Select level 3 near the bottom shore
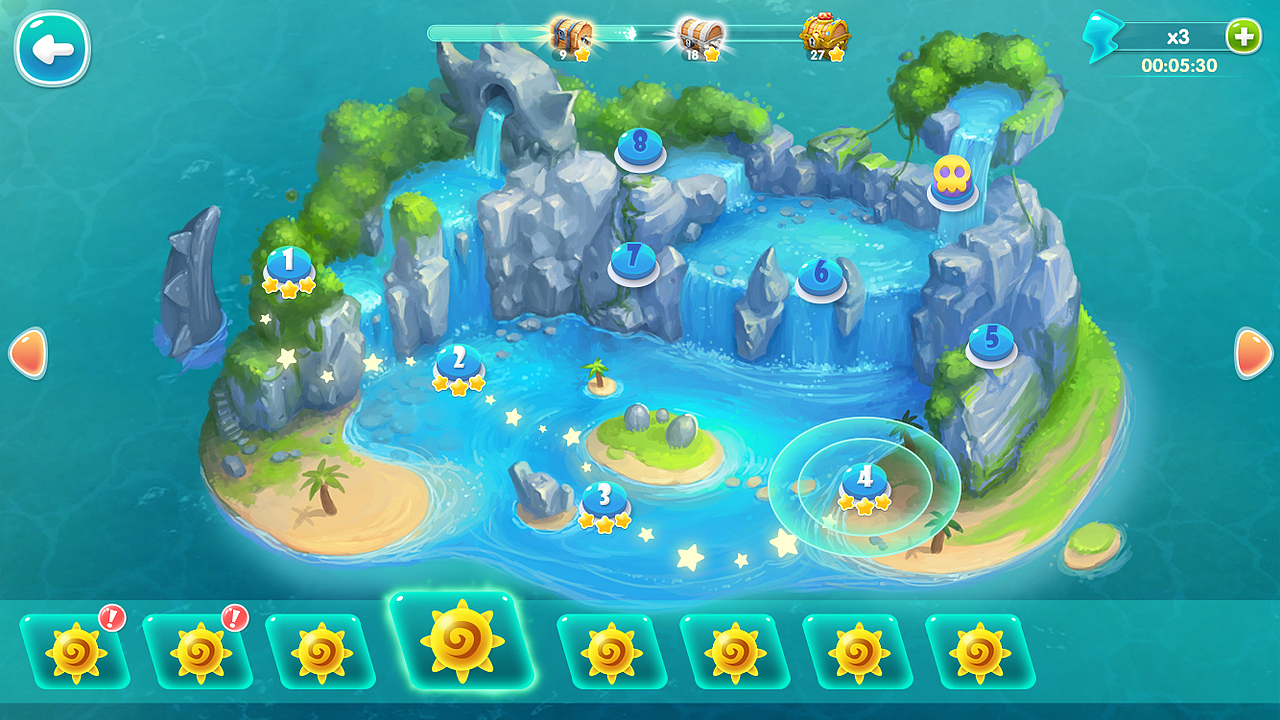The image size is (1280, 720). tap(603, 497)
